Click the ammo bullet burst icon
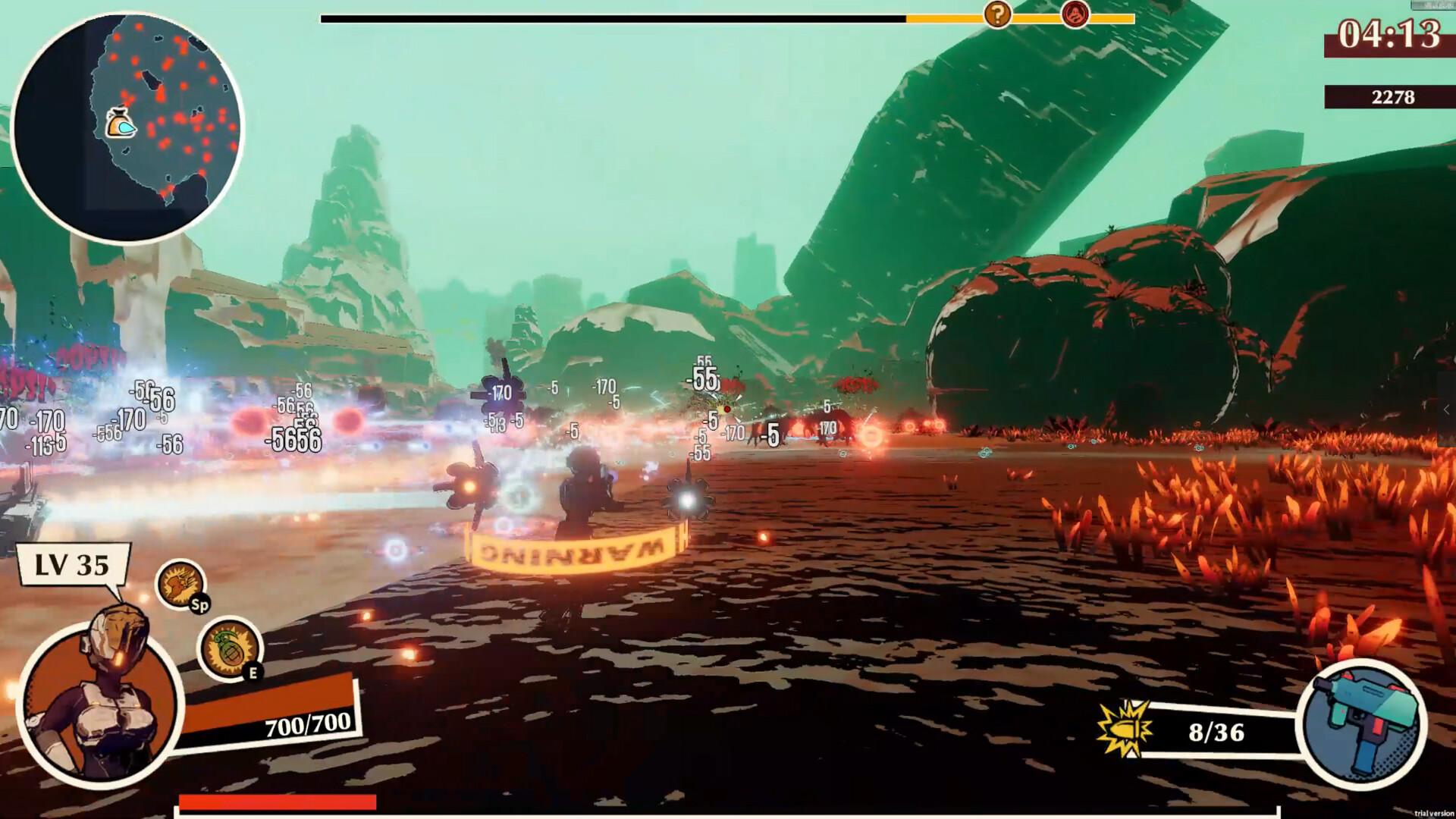The width and height of the screenshot is (1456, 819). (x=1124, y=730)
